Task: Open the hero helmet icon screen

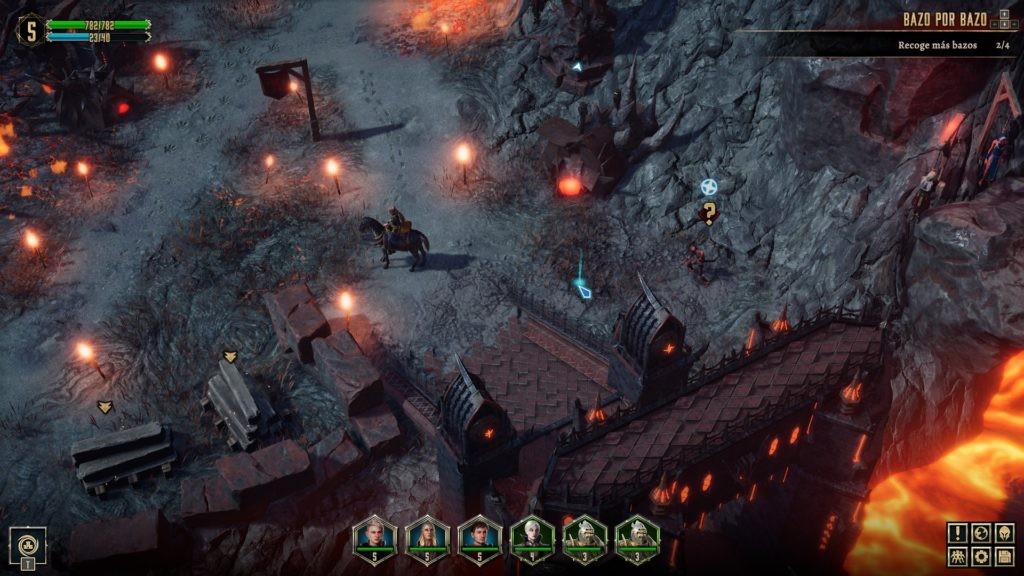Action: pos(1004,533)
